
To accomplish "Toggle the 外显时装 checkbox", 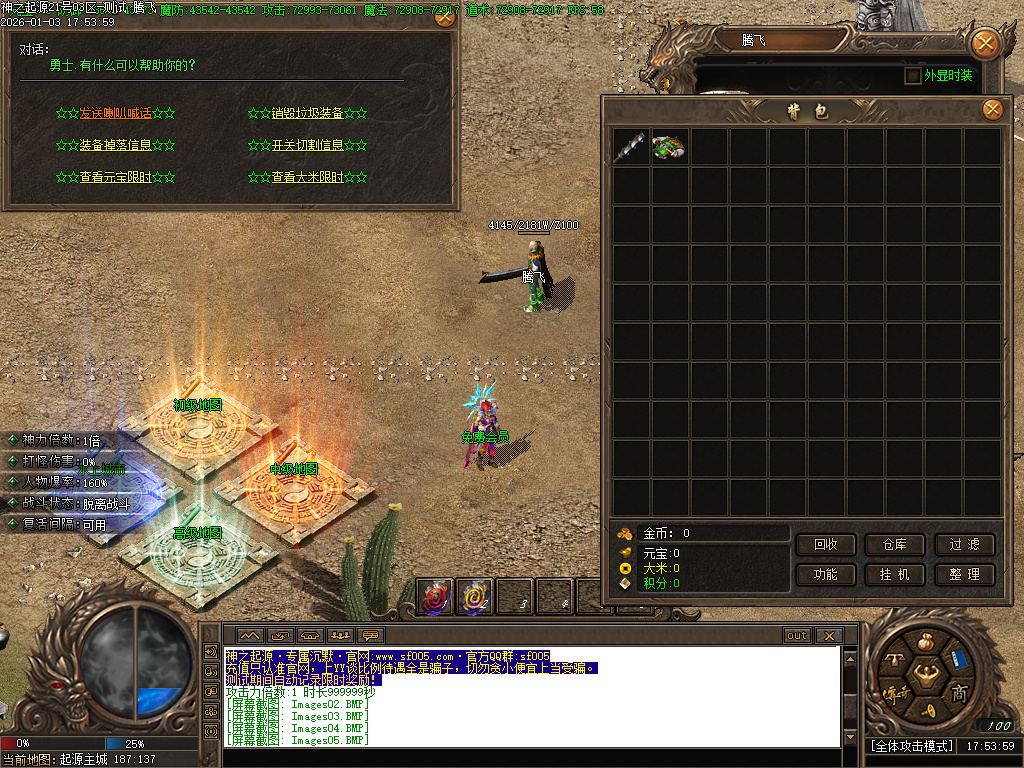I will point(912,76).
